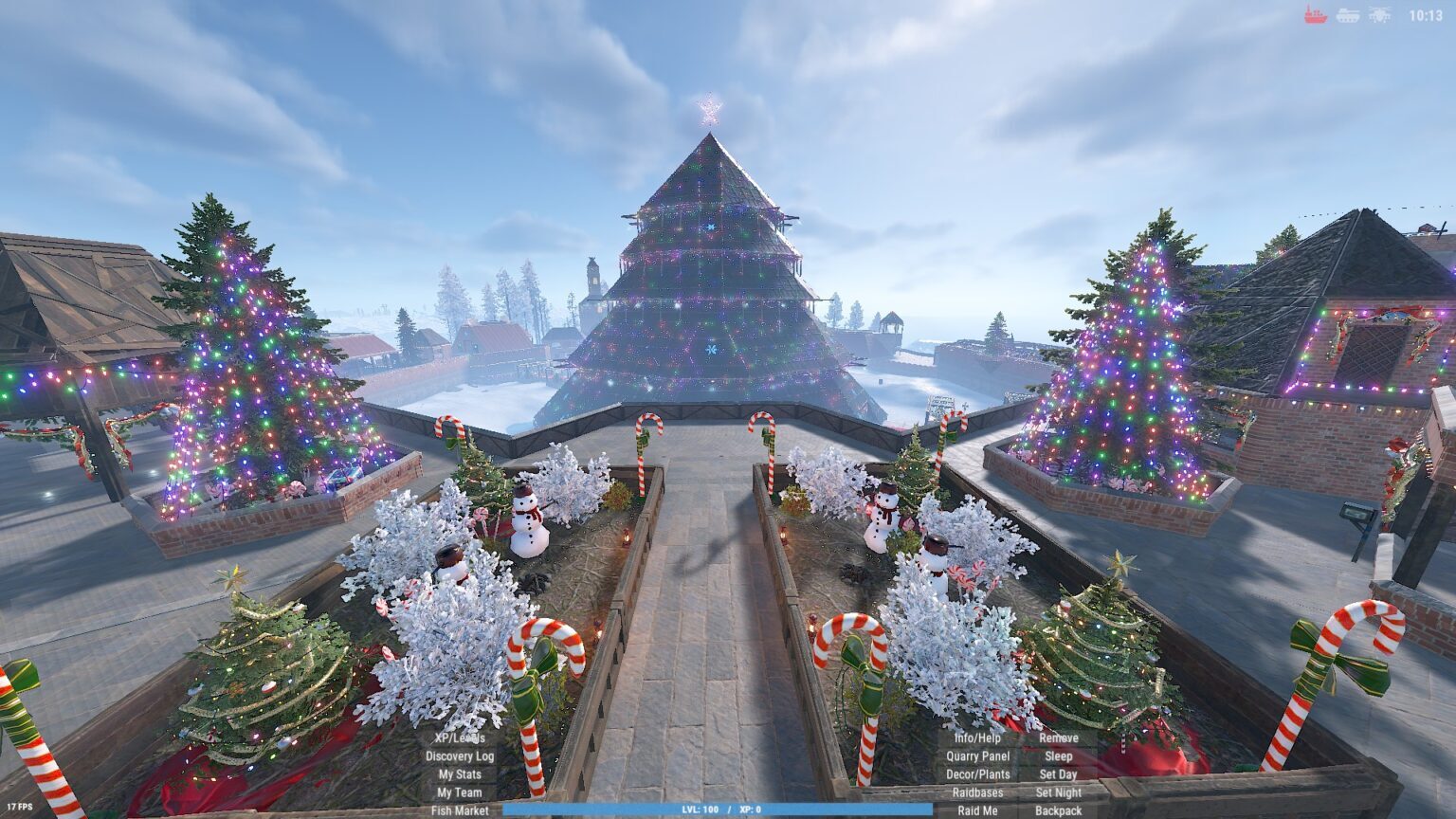This screenshot has height=819, width=1456.
Task: Set time to day
Action: coord(1058,774)
